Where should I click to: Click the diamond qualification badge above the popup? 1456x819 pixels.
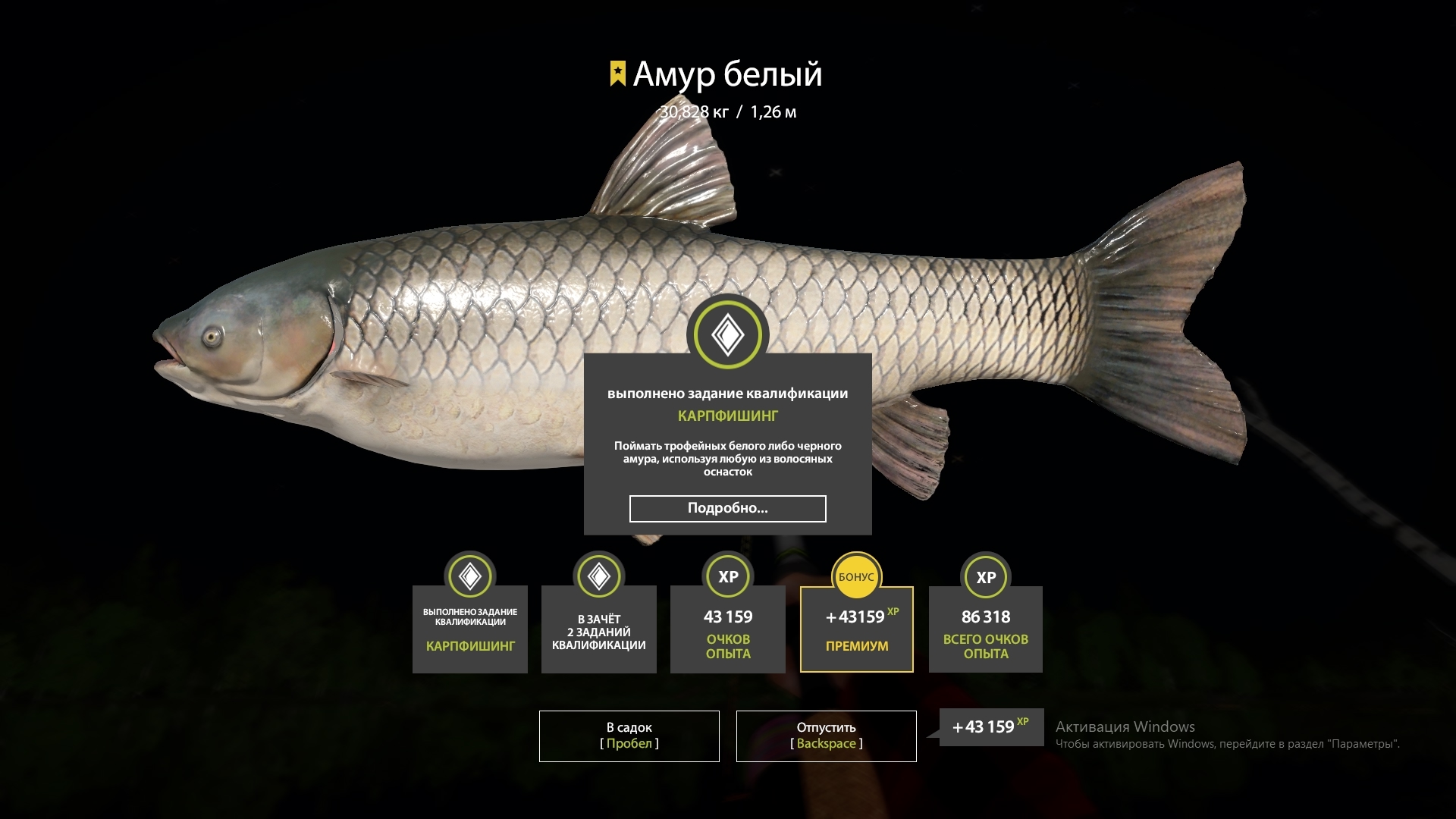(x=727, y=334)
